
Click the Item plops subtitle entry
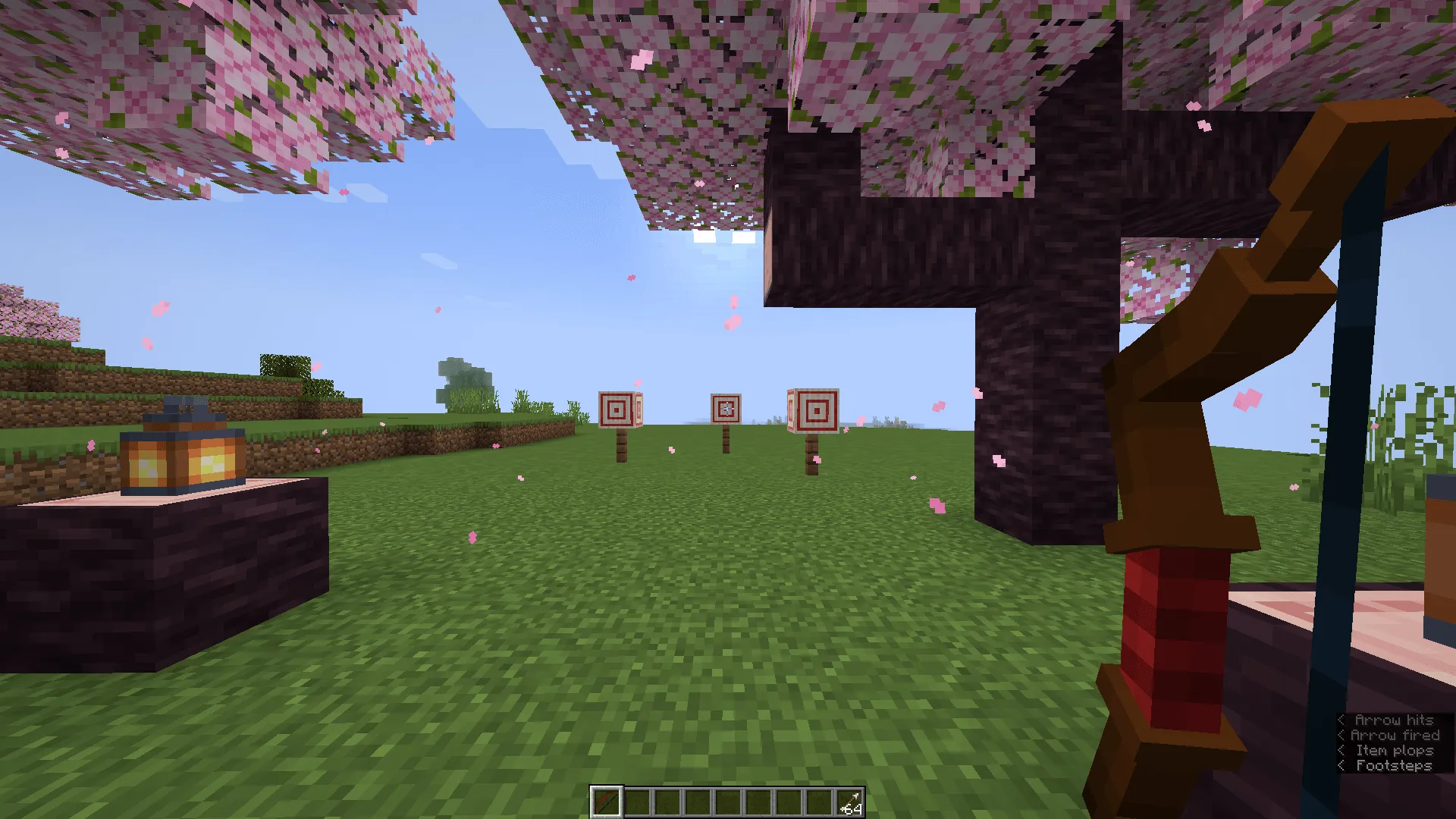(1395, 750)
